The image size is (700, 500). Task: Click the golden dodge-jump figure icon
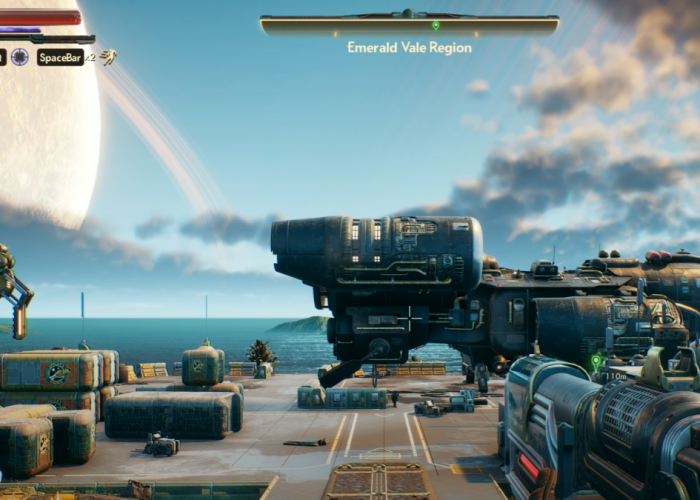click(107, 57)
